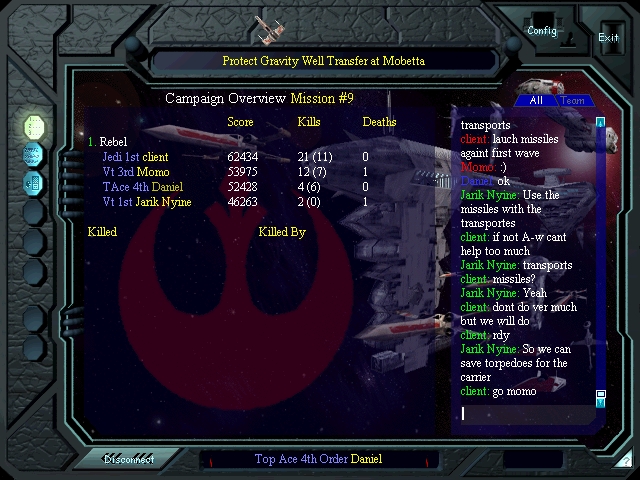Switch chat to the All tab
This screenshot has width=640, height=480.
[x=536, y=101]
